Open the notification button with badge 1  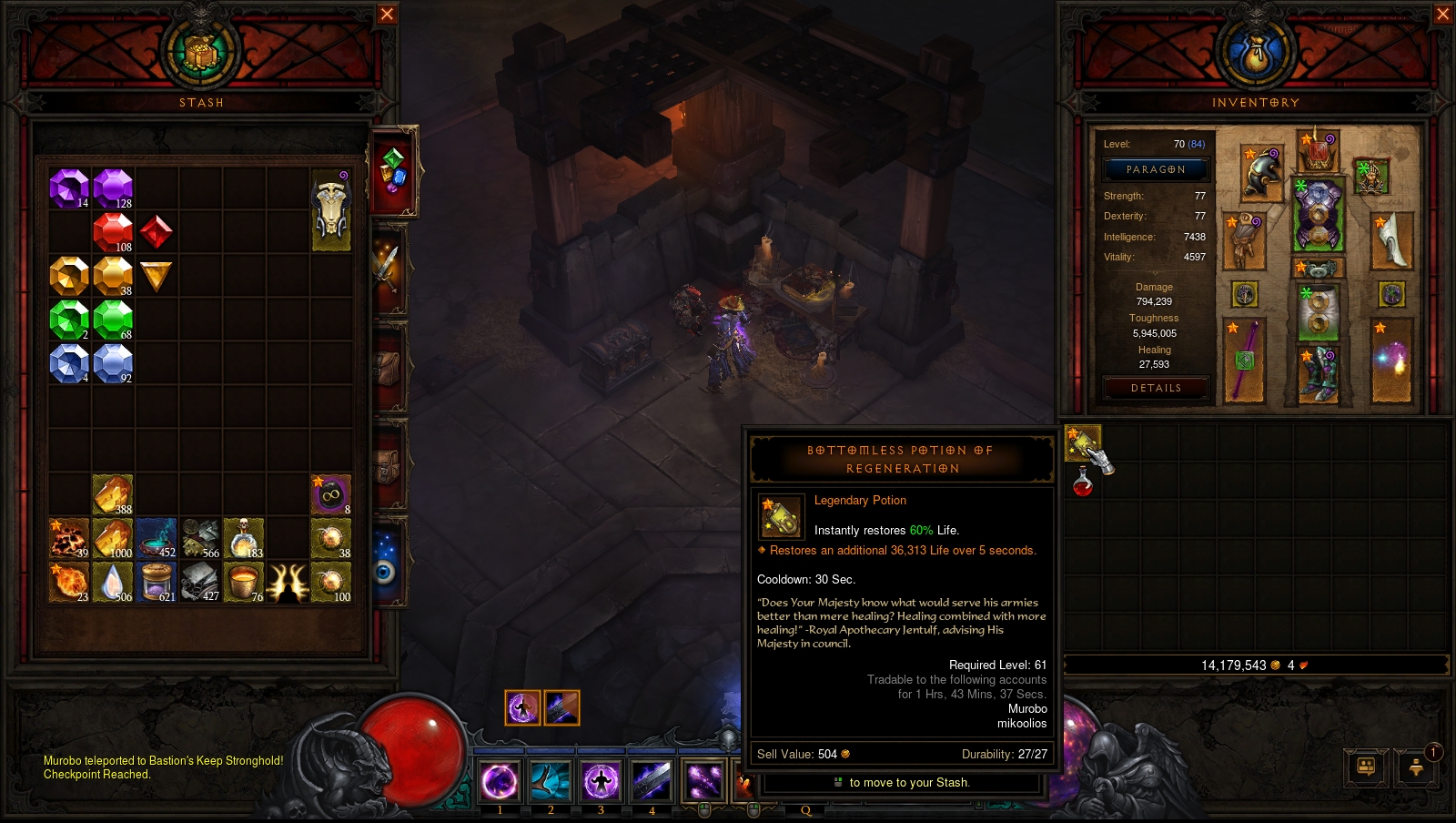pyautogui.click(x=1417, y=767)
